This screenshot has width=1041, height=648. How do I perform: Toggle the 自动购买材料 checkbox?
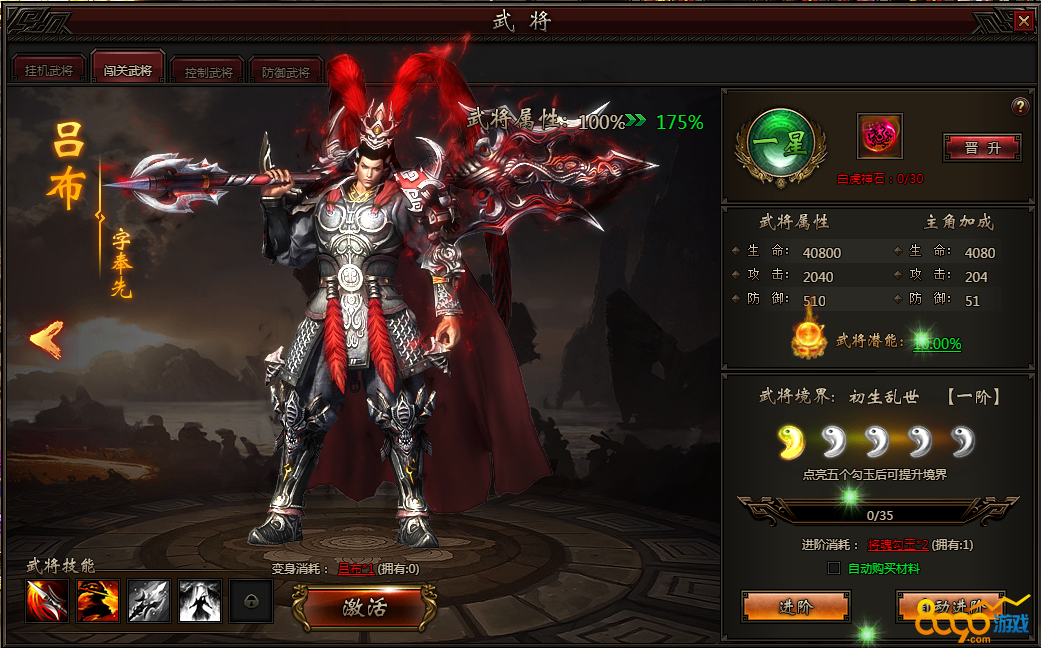pyautogui.click(x=834, y=568)
